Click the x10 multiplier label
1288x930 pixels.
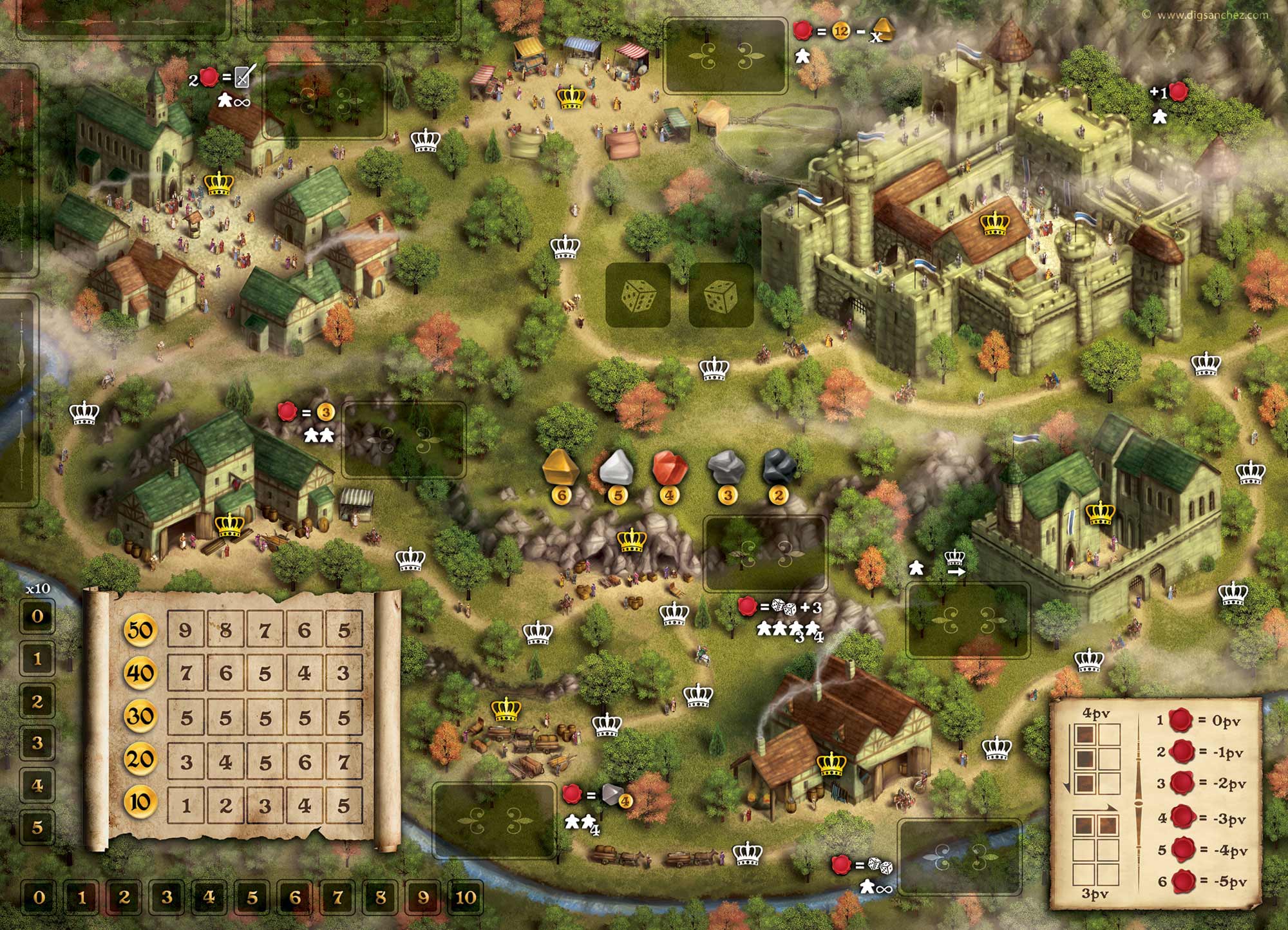point(37,589)
